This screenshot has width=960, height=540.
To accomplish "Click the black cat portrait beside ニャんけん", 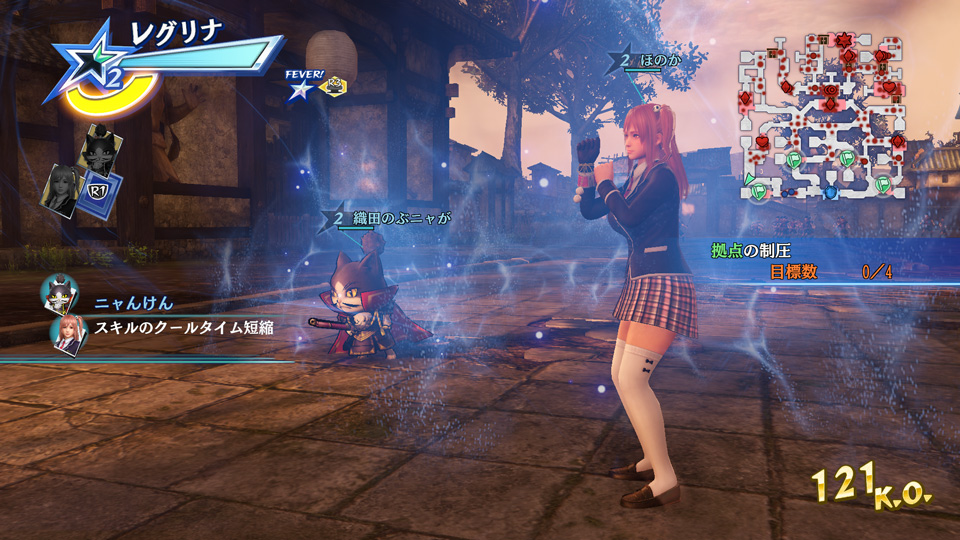I will [59, 295].
